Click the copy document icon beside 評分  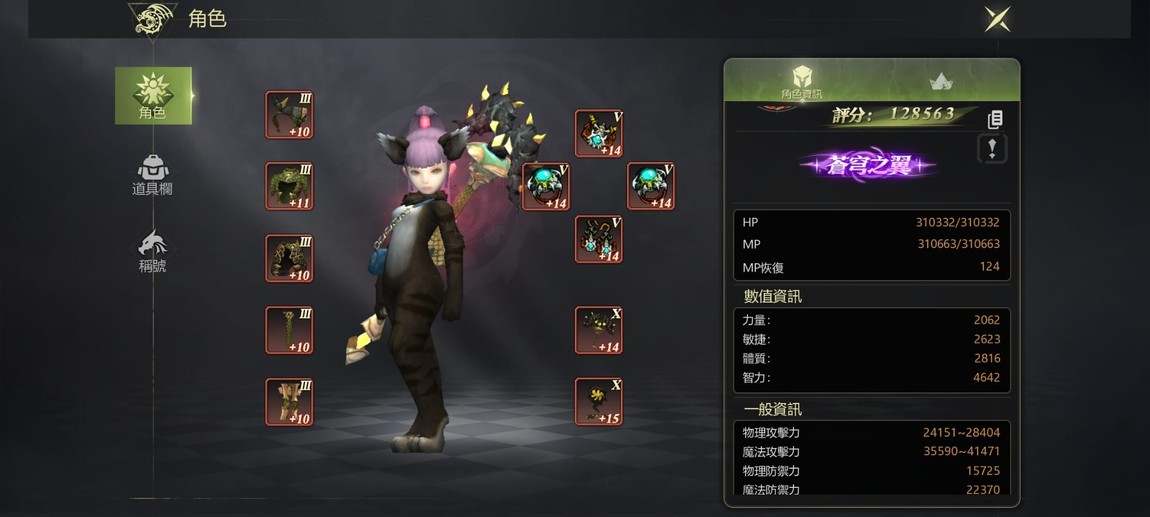[x=994, y=119]
